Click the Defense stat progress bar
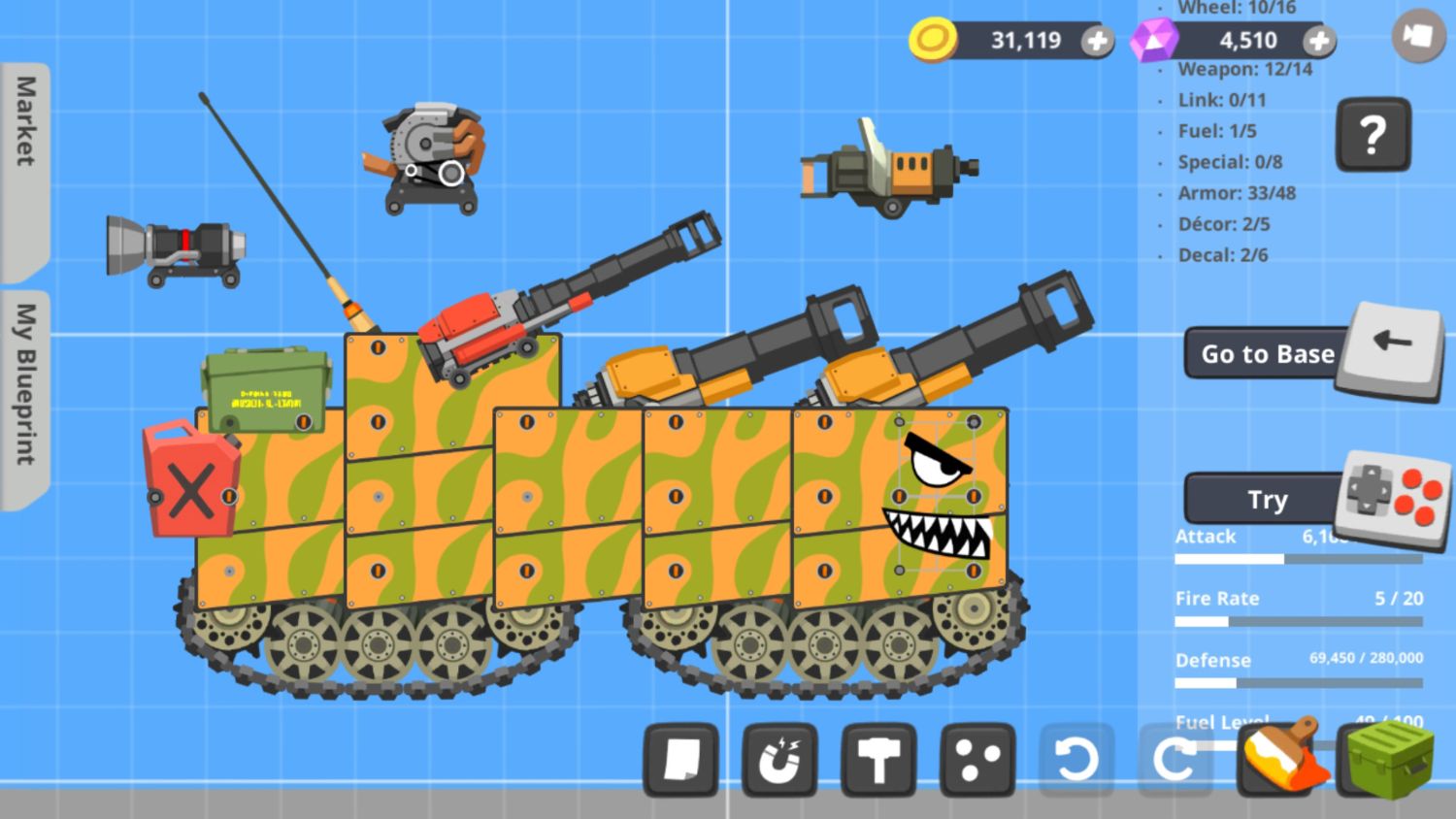The height and width of the screenshot is (819, 1456). point(1298,681)
